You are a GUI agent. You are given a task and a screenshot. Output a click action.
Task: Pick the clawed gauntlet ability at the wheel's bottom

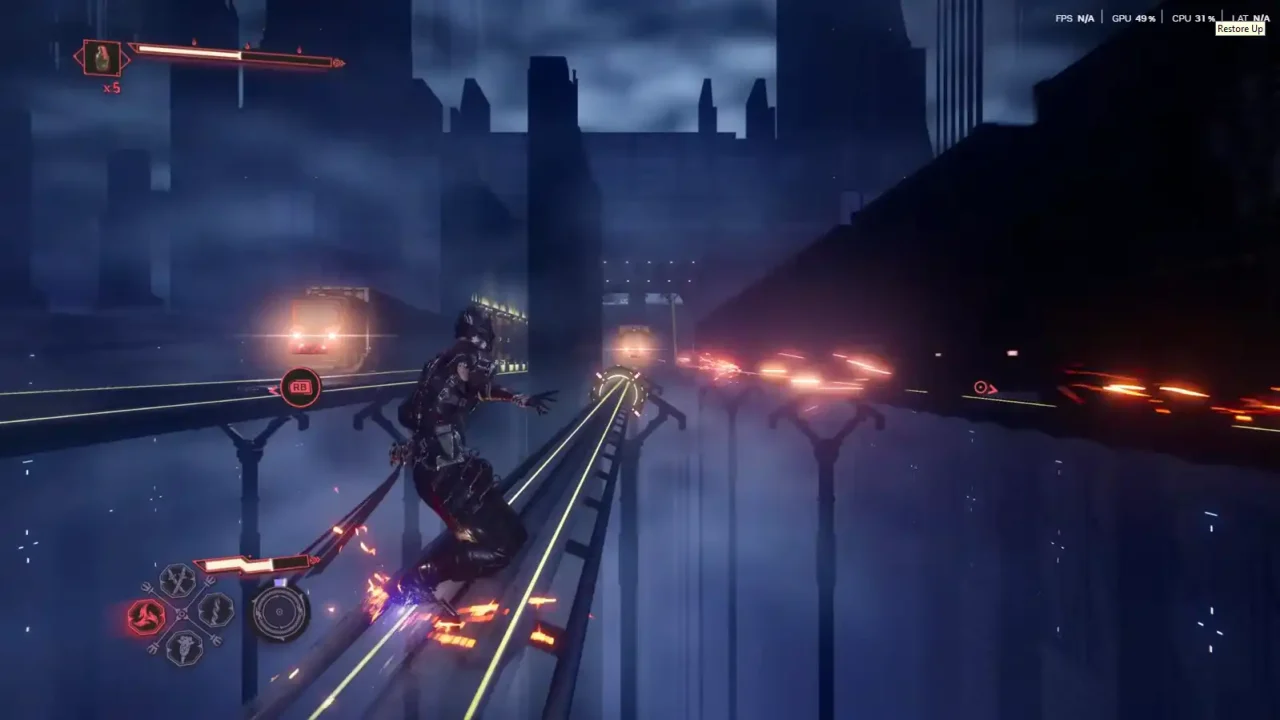click(x=184, y=648)
